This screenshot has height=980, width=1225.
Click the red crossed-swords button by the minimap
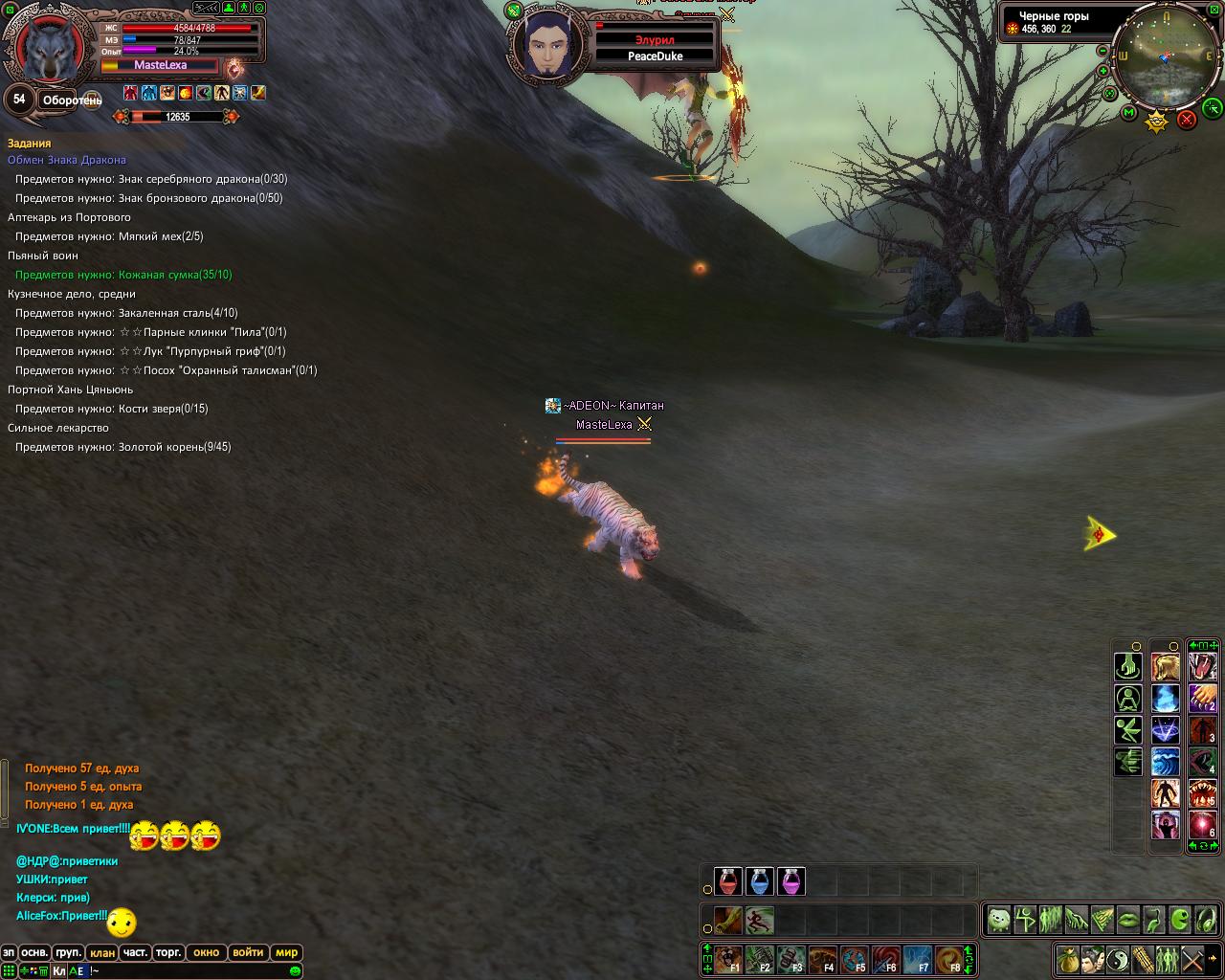1187,120
